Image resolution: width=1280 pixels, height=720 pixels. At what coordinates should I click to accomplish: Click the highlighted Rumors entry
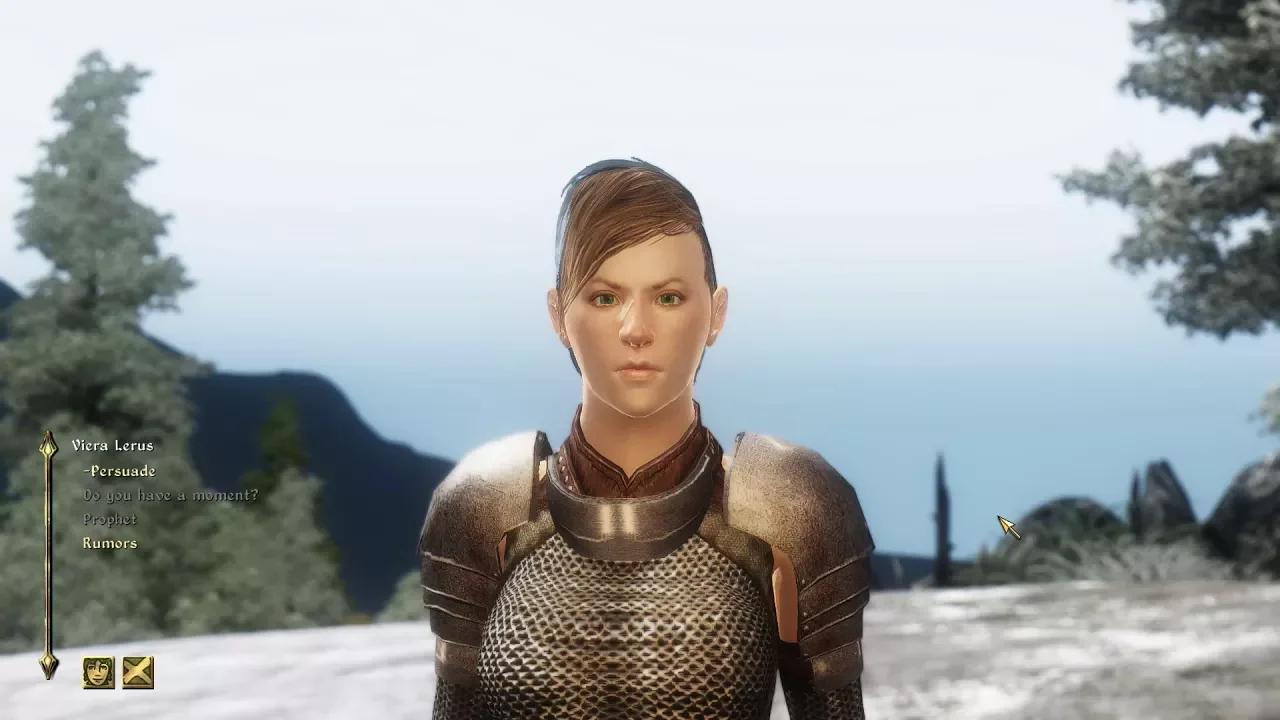pos(109,543)
